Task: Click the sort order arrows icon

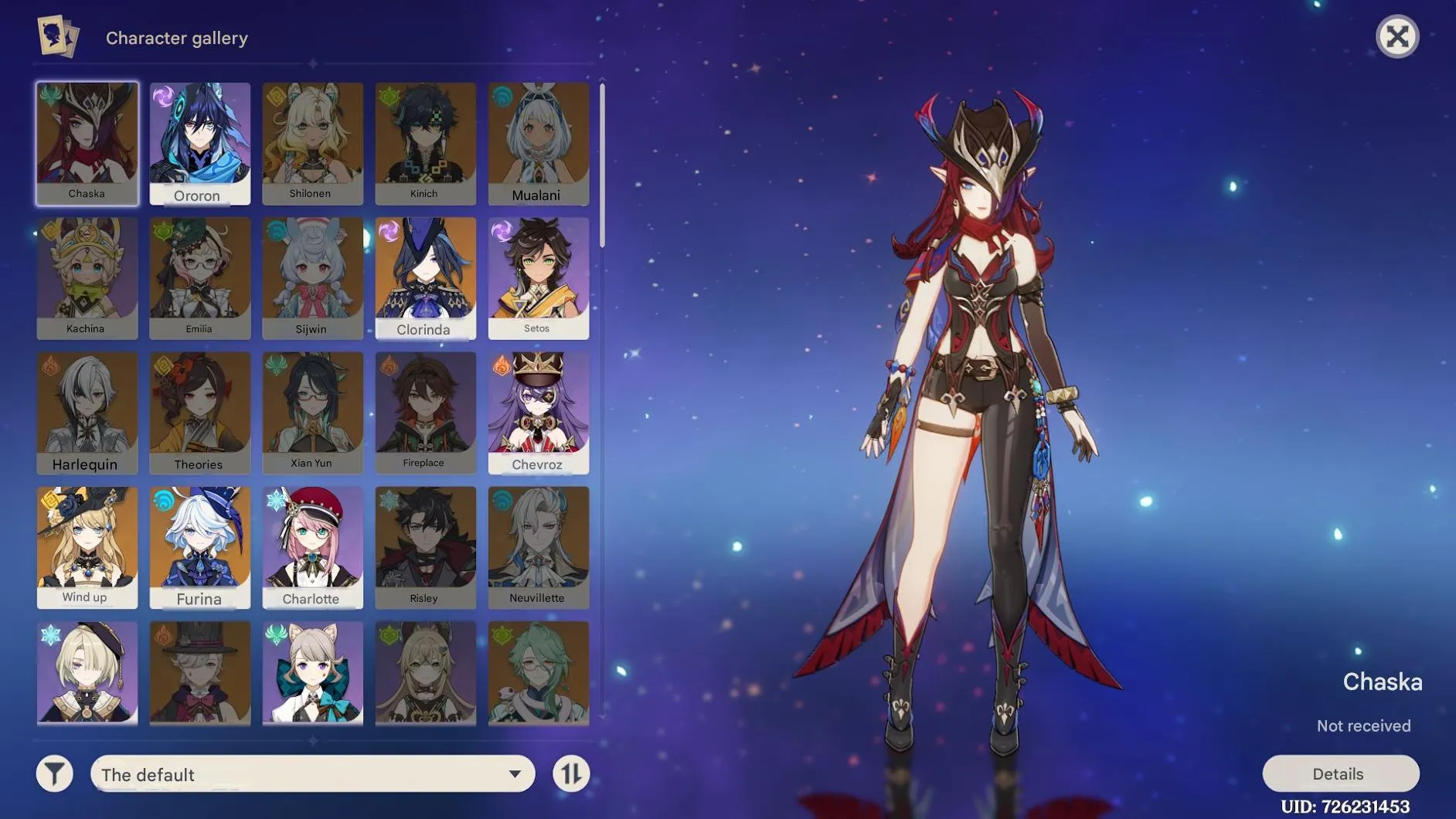Action: 570,773
